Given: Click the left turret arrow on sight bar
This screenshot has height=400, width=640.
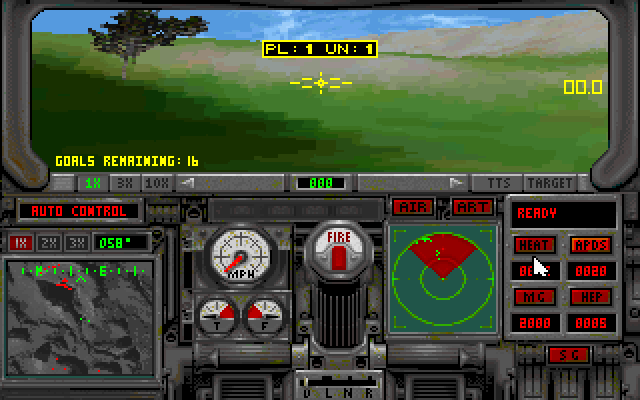Looking at the screenshot, I should click(x=187, y=183).
